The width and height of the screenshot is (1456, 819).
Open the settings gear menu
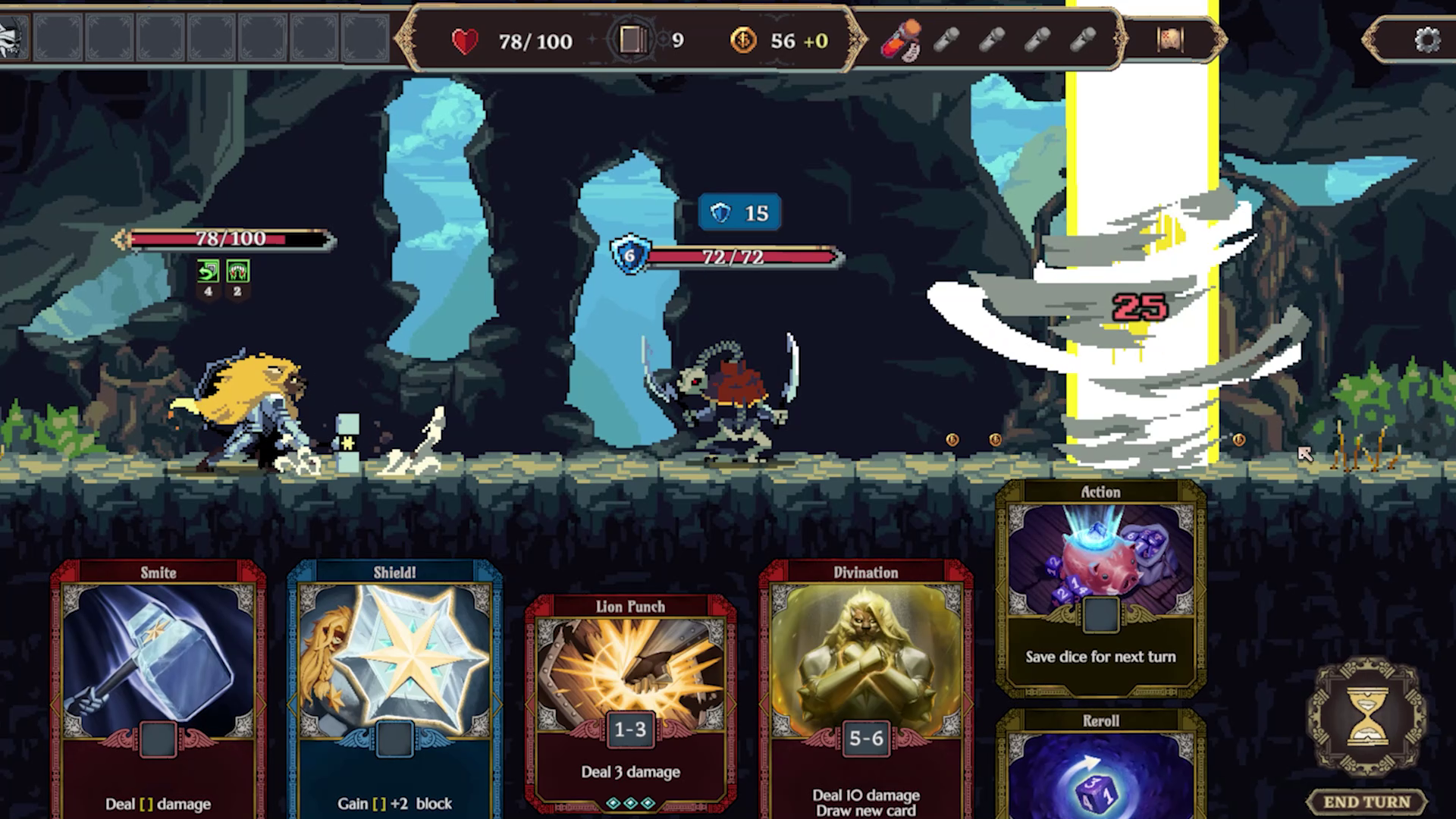coord(1427,40)
